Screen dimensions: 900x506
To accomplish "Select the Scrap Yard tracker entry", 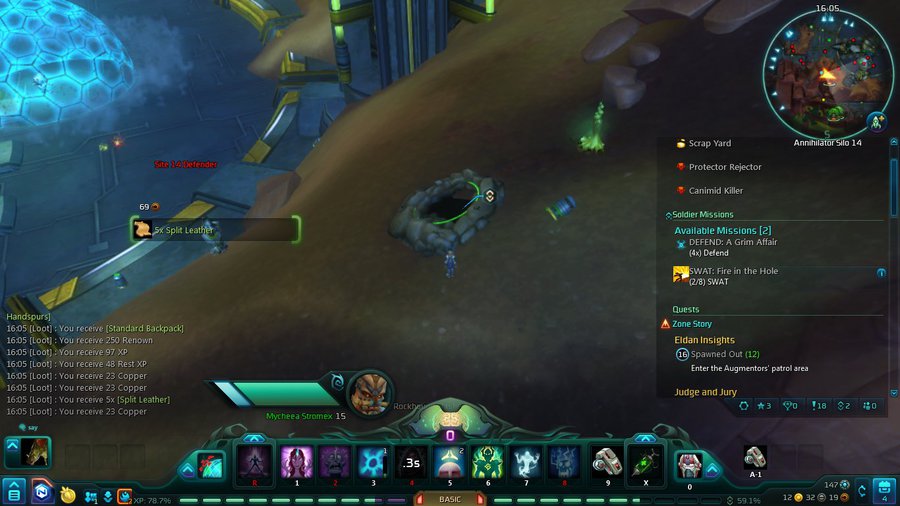I will click(709, 144).
